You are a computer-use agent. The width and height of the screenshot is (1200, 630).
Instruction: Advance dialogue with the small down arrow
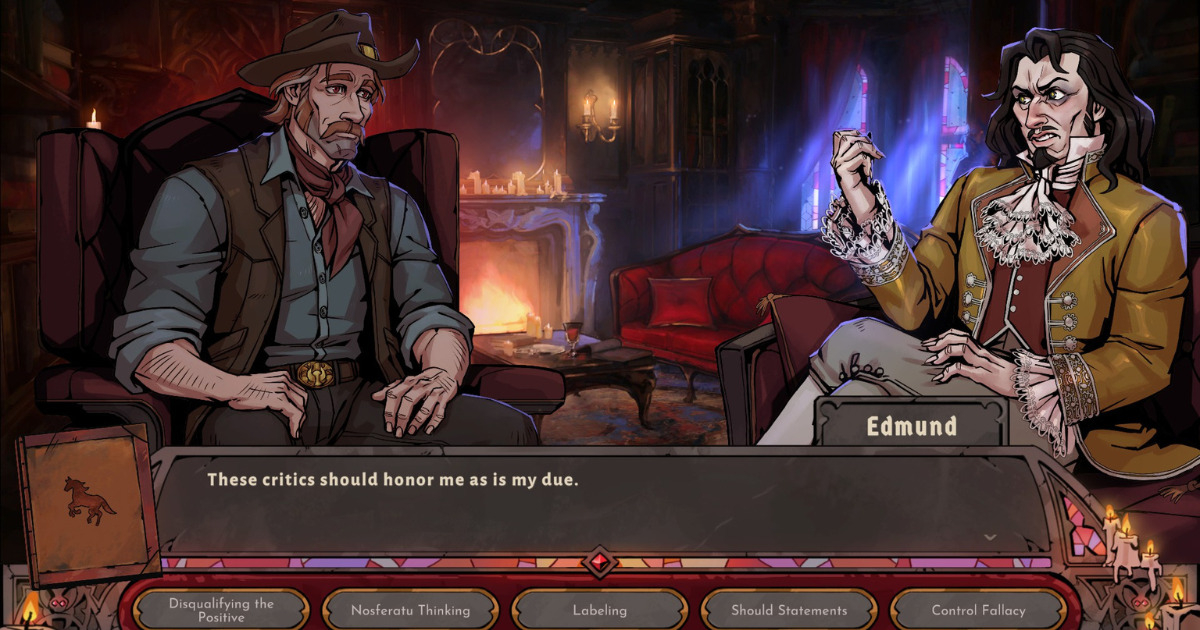pos(990,537)
